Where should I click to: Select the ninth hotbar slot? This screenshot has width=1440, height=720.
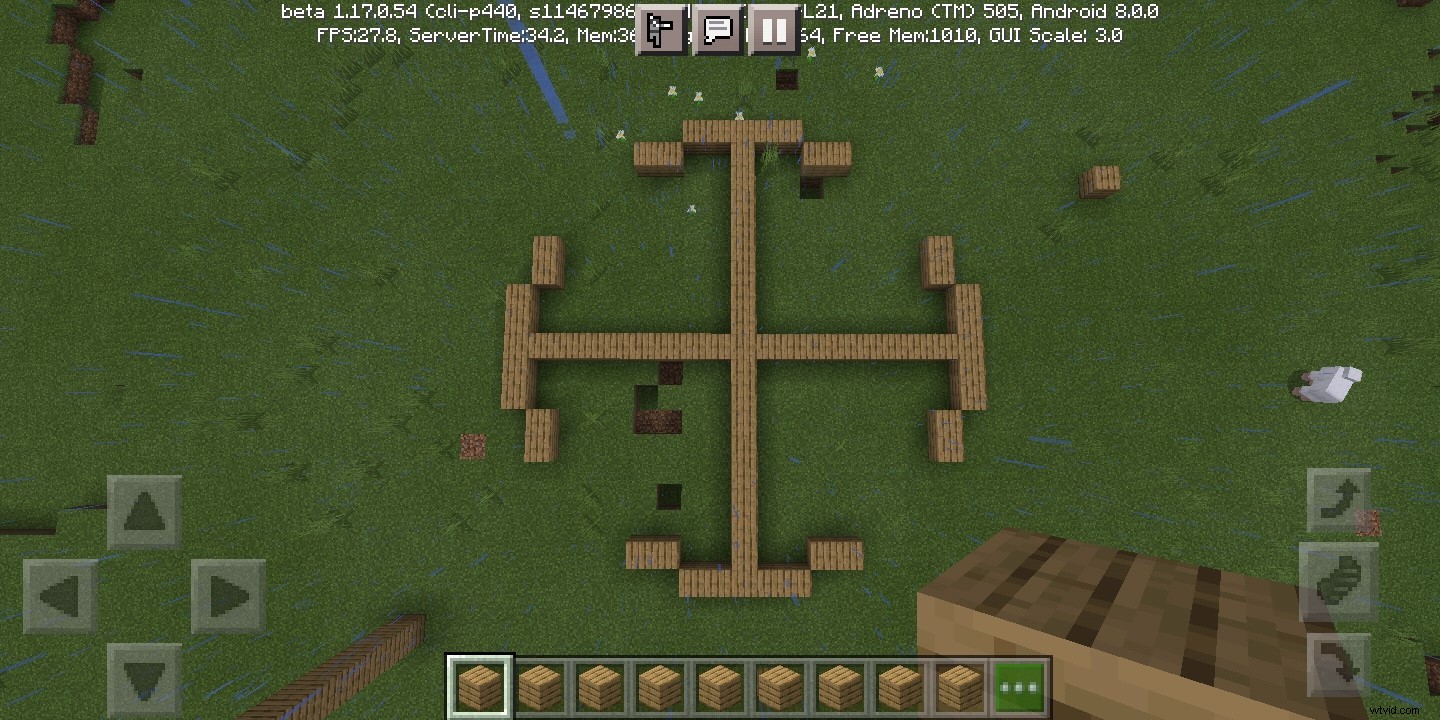959,686
